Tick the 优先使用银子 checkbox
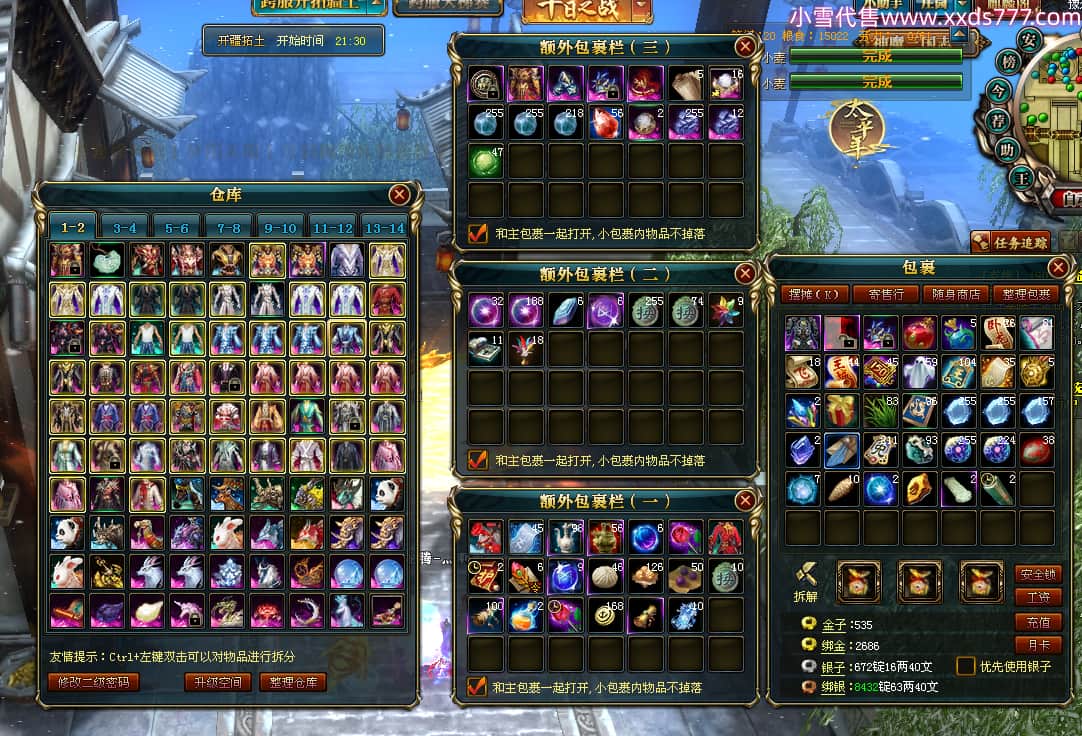Image resolution: width=1082 pixels, height=736 pixels. click(966, 666)
